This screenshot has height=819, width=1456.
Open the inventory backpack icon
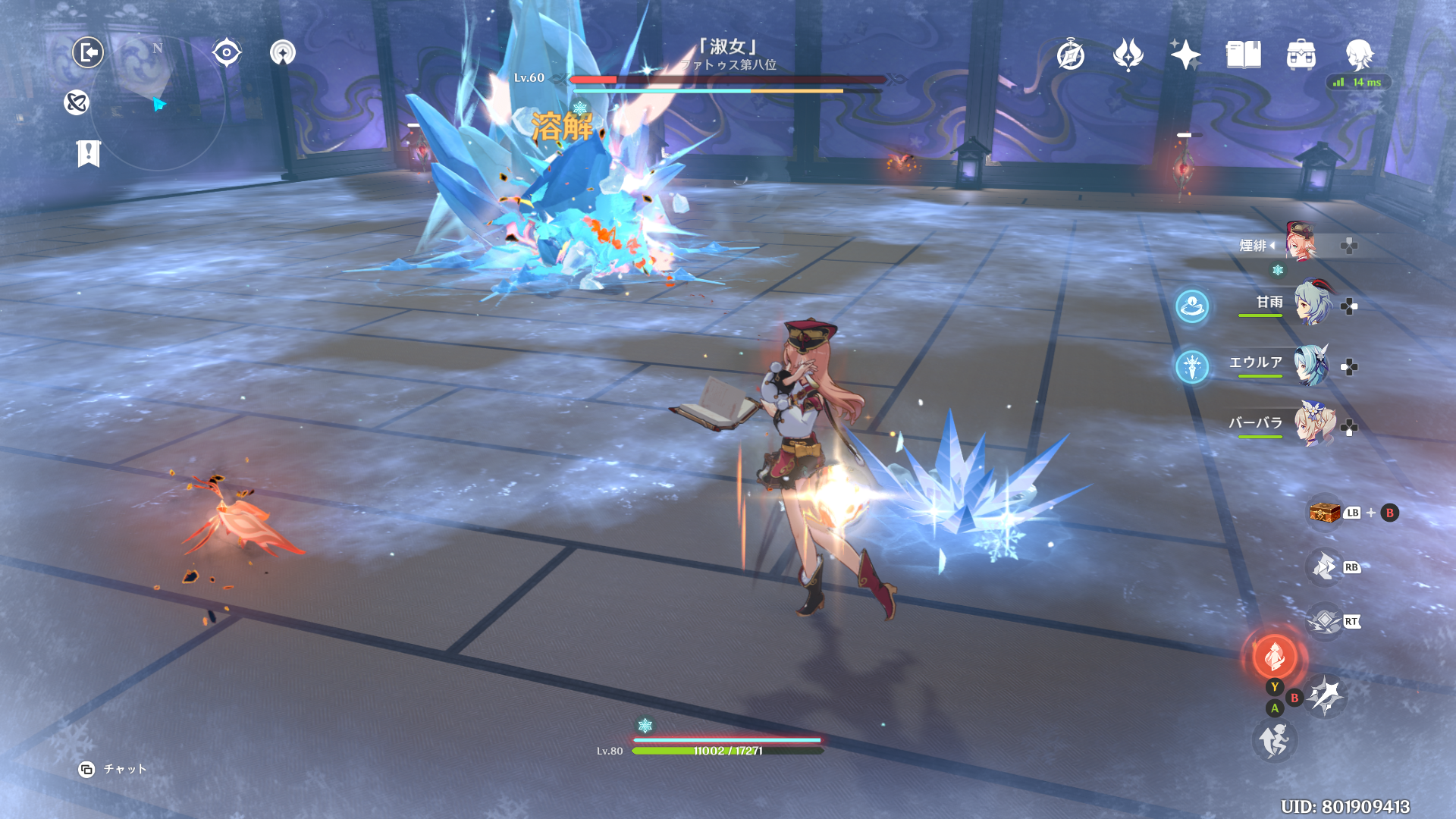pos(1301,55)
